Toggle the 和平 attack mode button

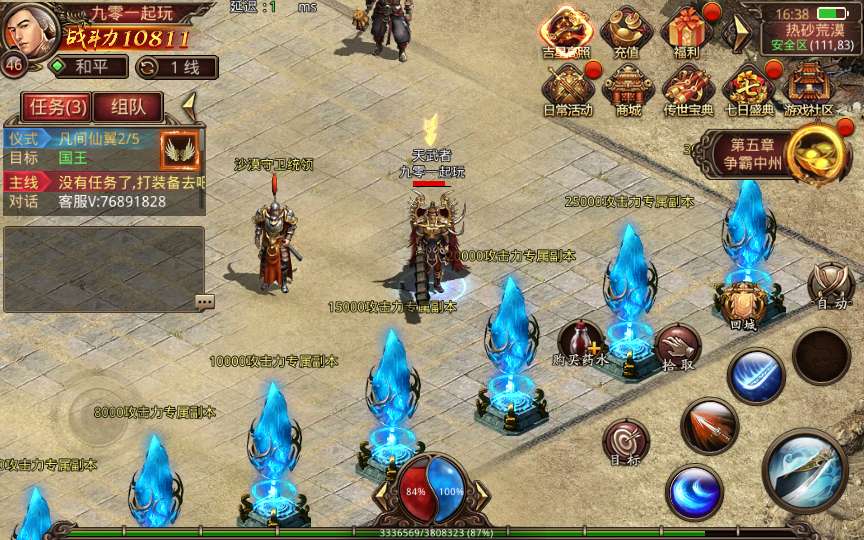[89, 67]
